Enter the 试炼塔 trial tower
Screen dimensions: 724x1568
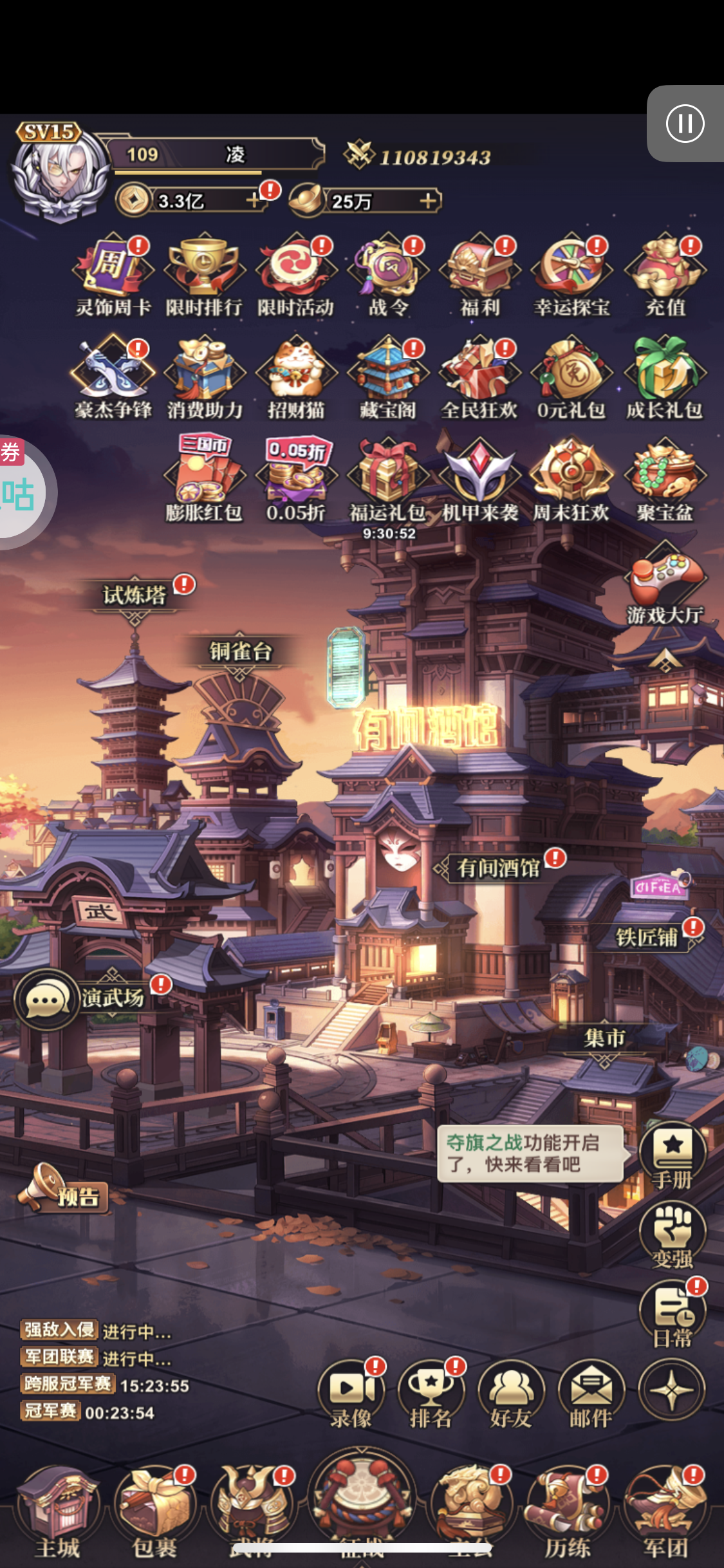pyautogui.click(x=135, y=595)
